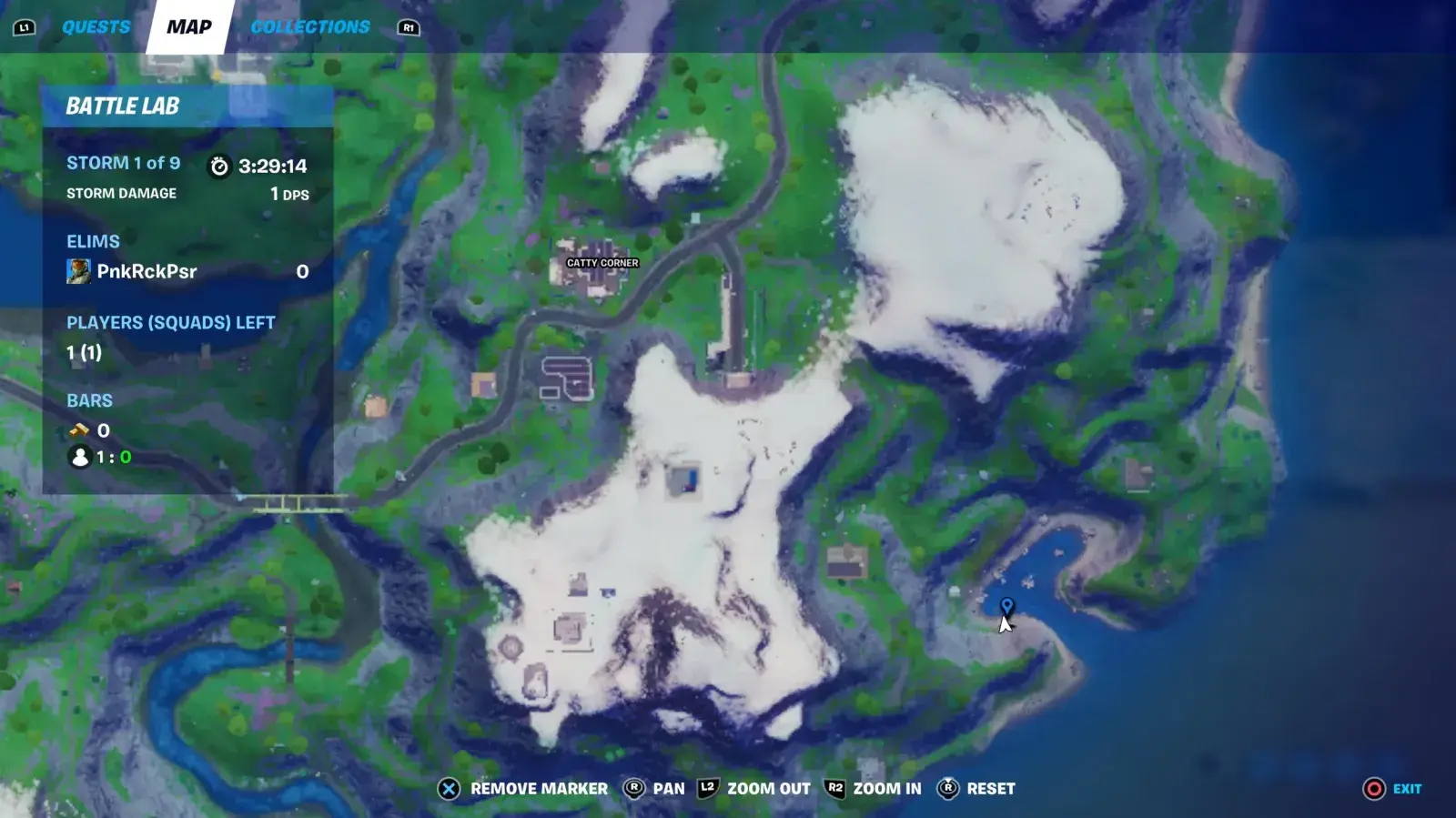The width and height of the screenshot is (1456, 818).
Task: Use the Zoom In map control
Action: tap(873, 789)
